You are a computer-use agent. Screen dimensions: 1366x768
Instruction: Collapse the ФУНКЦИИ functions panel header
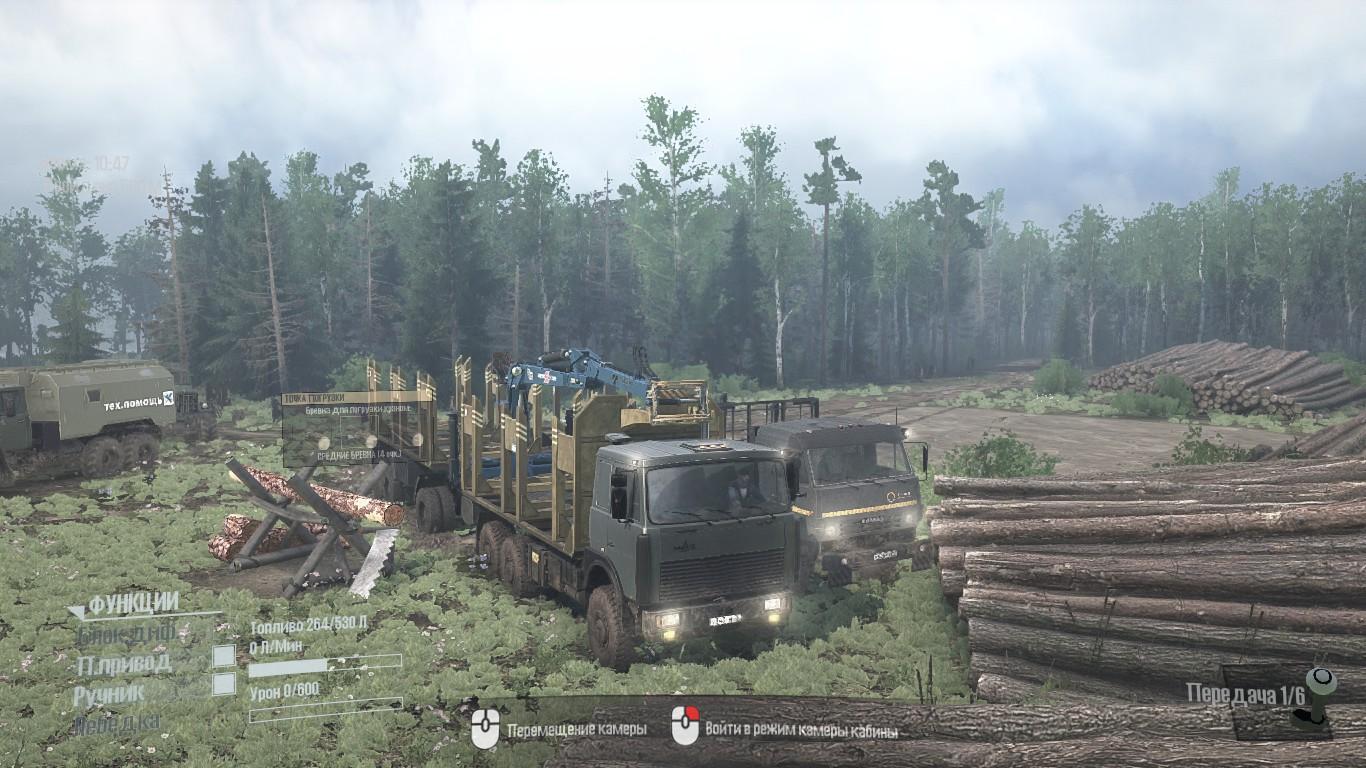(123, 604)
